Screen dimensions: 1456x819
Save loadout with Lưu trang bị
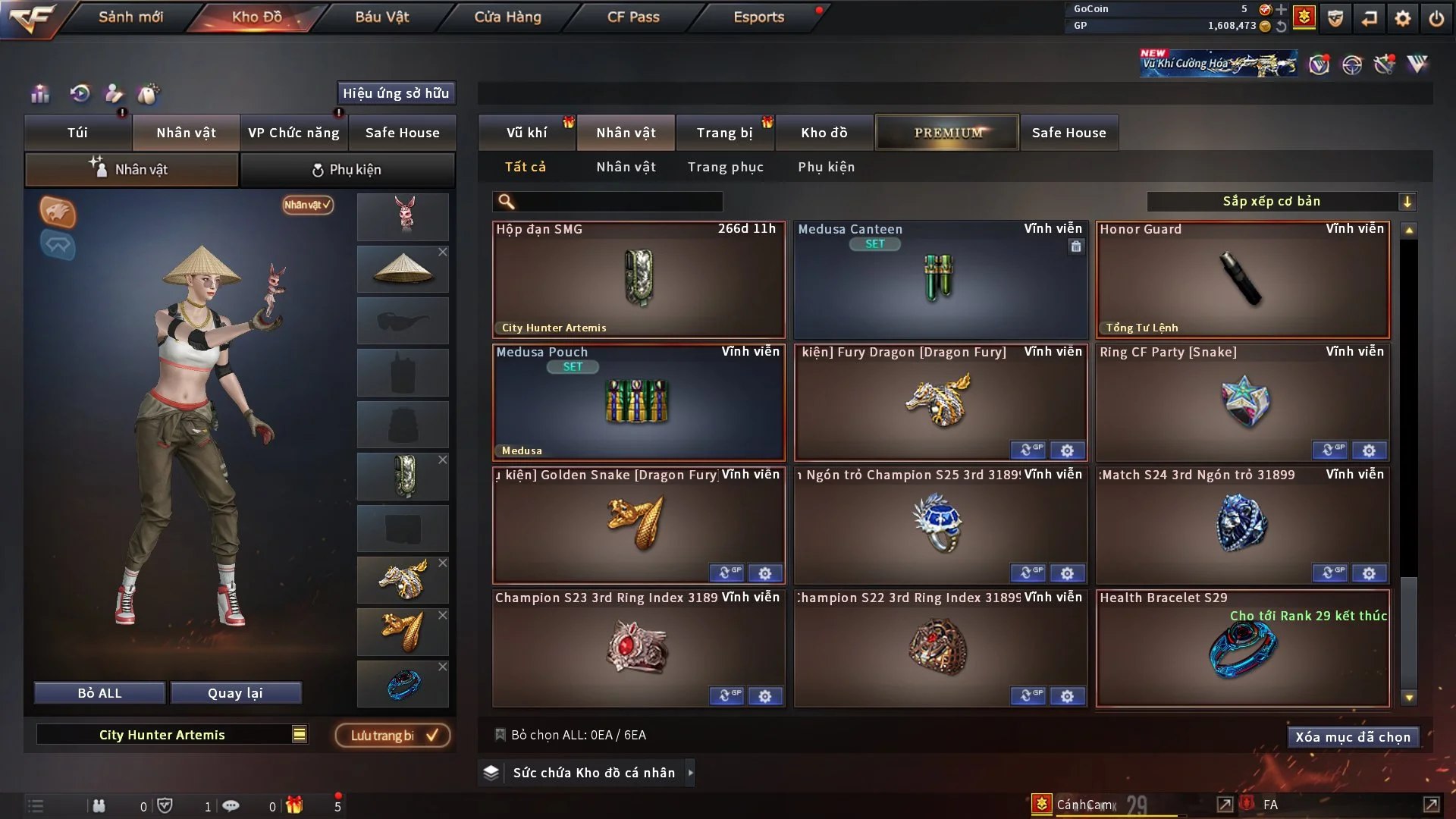[393, 736]
